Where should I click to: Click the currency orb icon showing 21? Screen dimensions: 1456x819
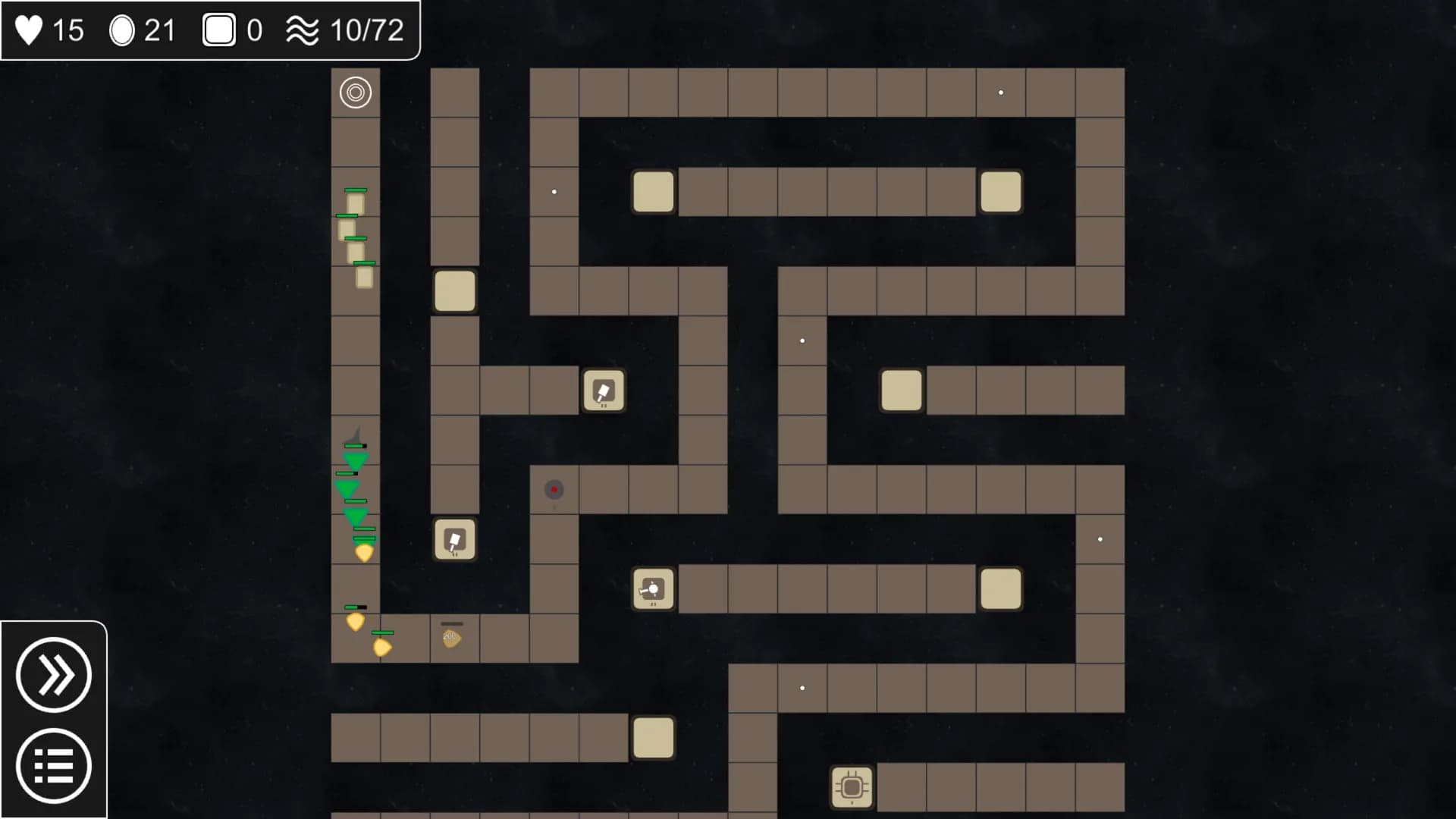tap(124, 30)
